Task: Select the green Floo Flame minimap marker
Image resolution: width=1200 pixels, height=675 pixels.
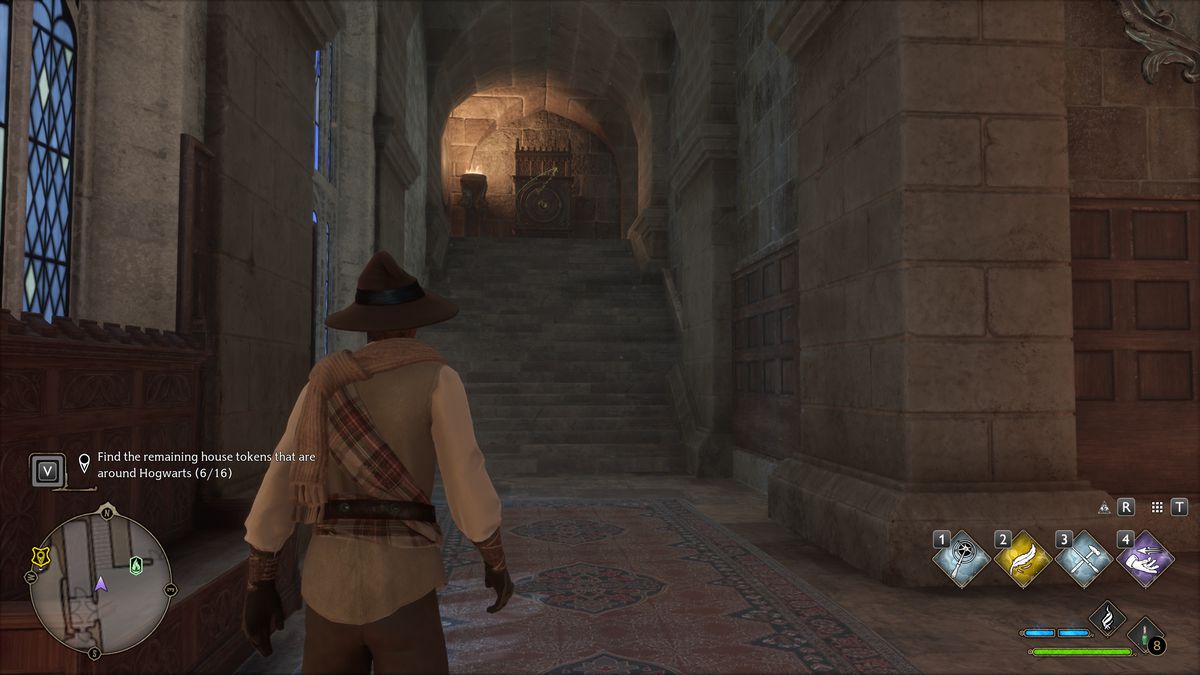Action: pyautogui.click(x=136, y=566)
